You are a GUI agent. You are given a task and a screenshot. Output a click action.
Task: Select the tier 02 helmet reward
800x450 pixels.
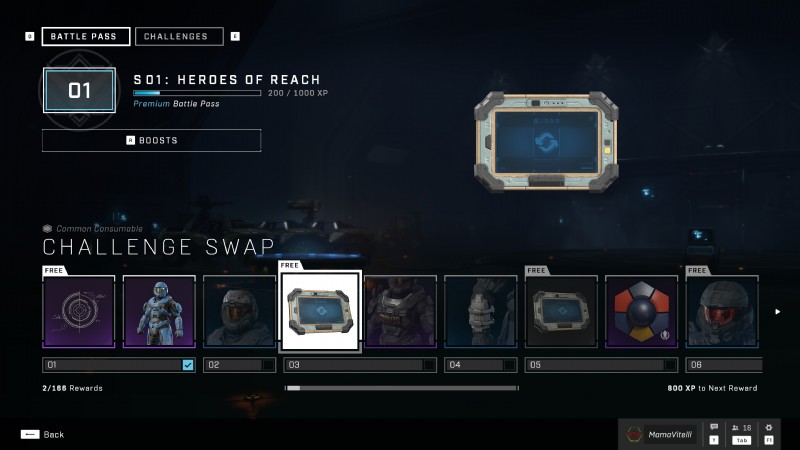pos(239,311)
